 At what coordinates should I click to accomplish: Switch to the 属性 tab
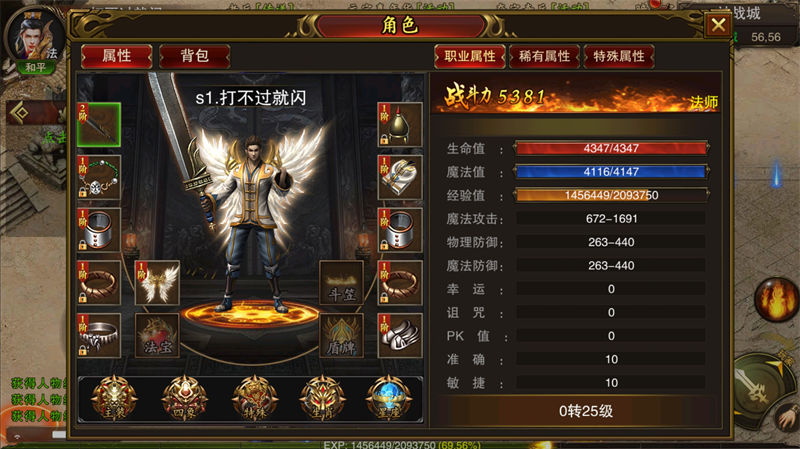(116, 56)
